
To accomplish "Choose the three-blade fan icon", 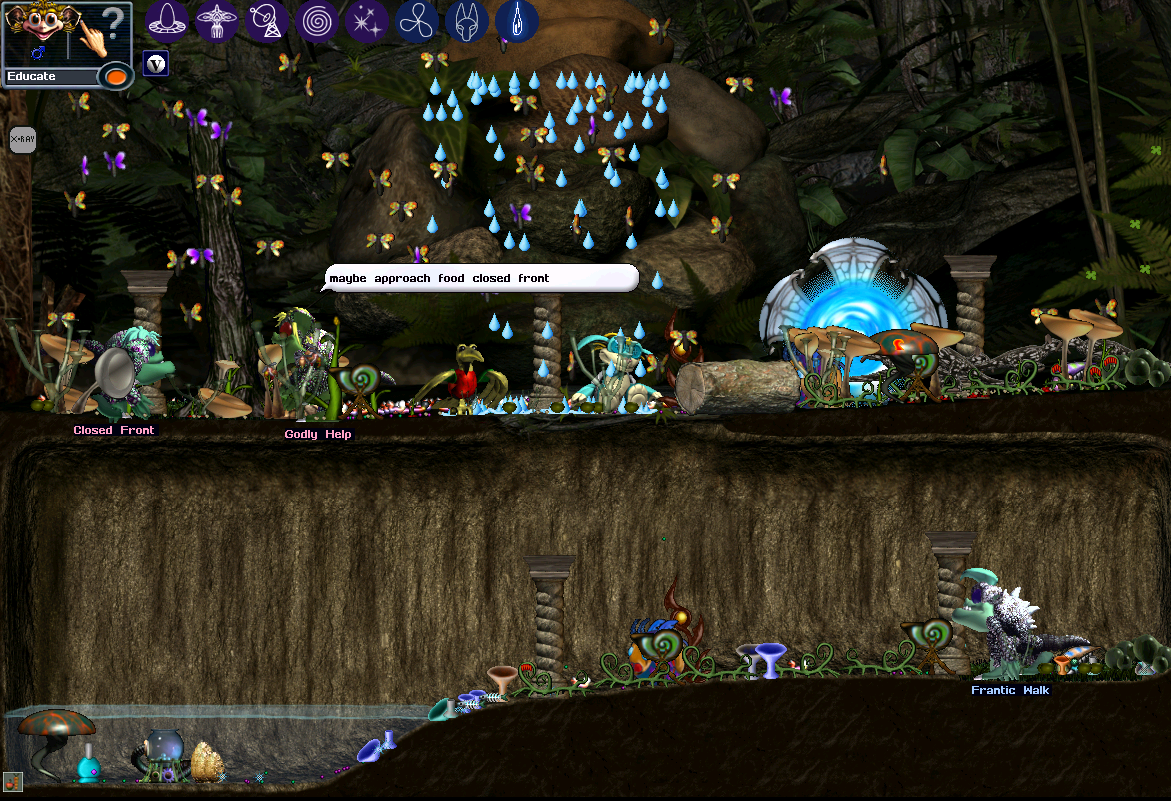I will coord(416,20).
